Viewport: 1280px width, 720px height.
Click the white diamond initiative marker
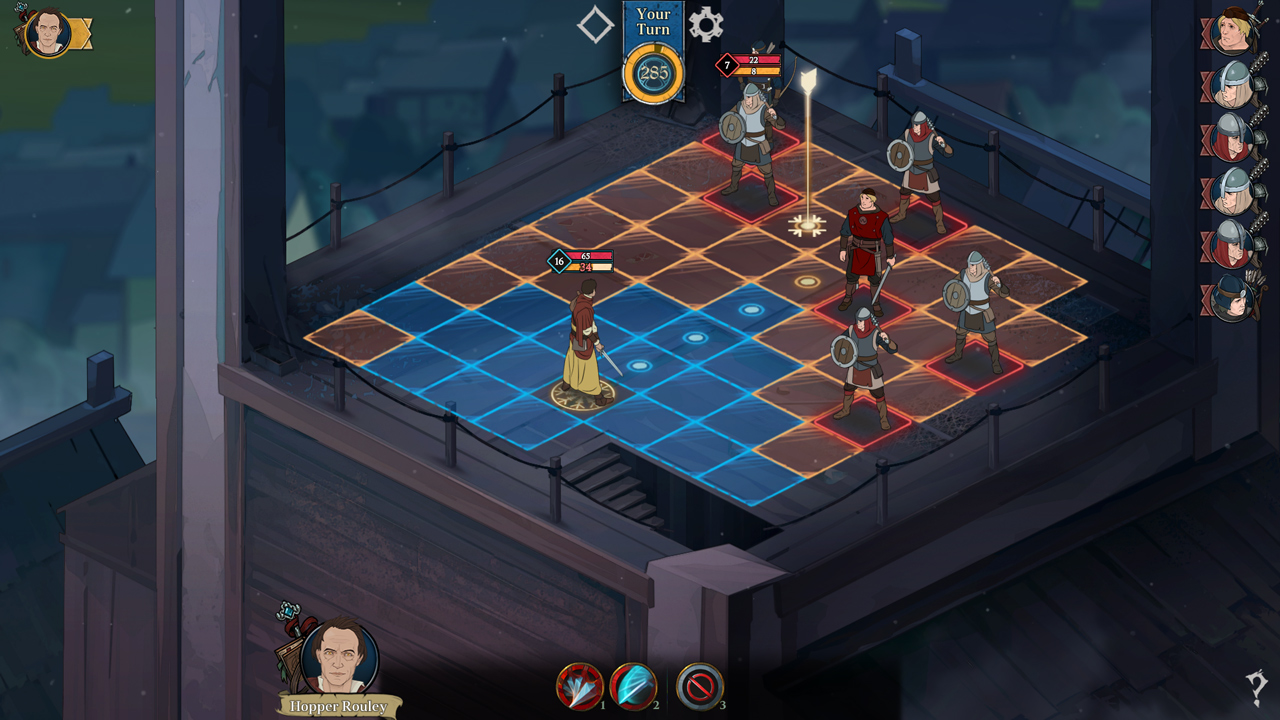click(x=594, y=24)
